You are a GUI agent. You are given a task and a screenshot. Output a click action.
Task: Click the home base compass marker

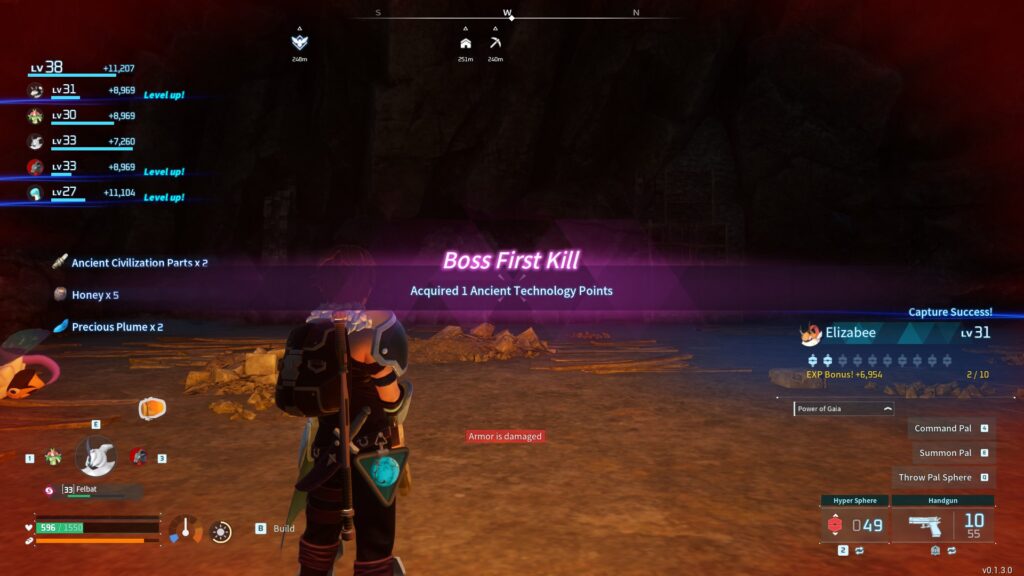[465, 43]
